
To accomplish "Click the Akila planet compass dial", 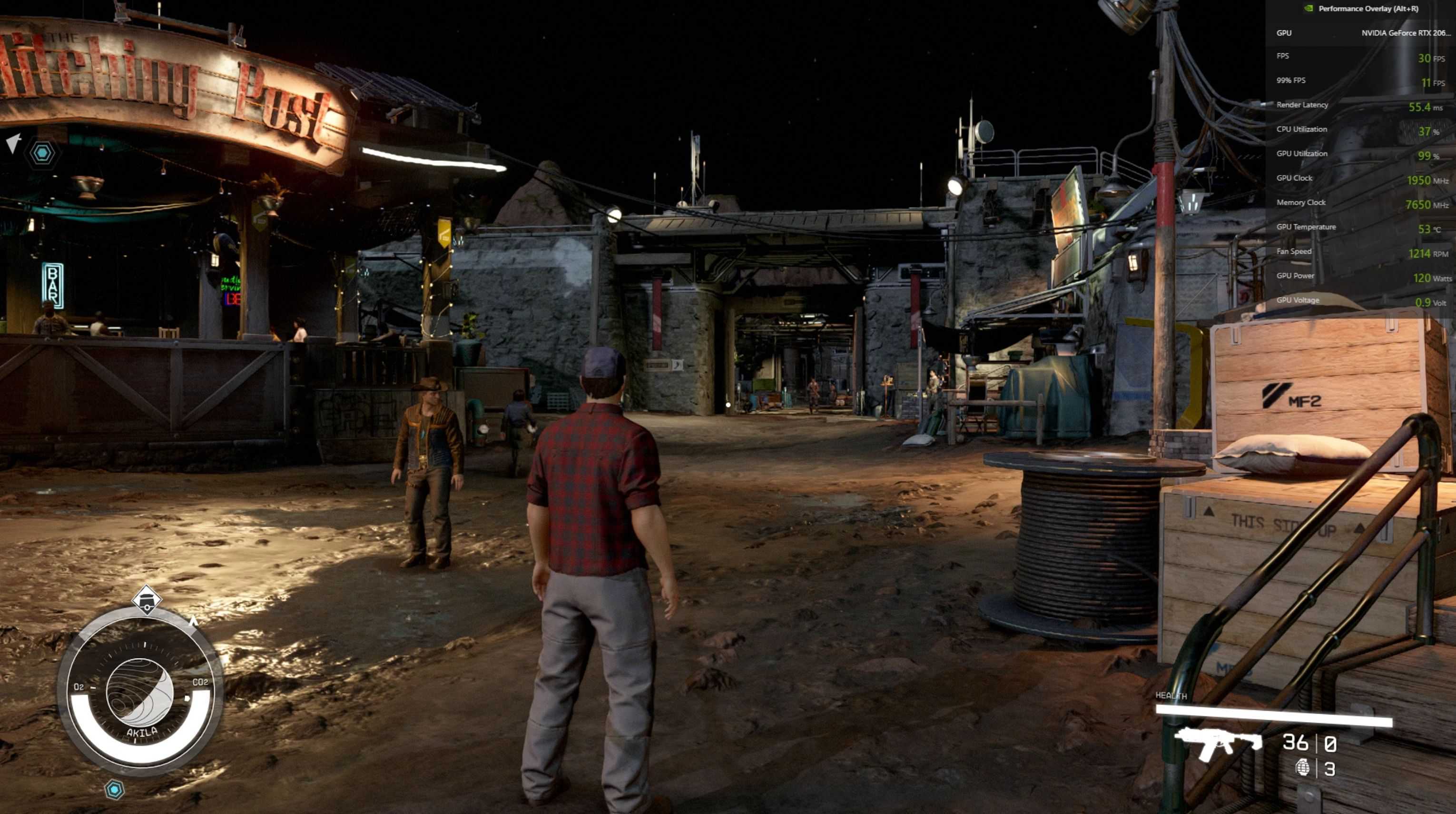I will coord(139,691).
